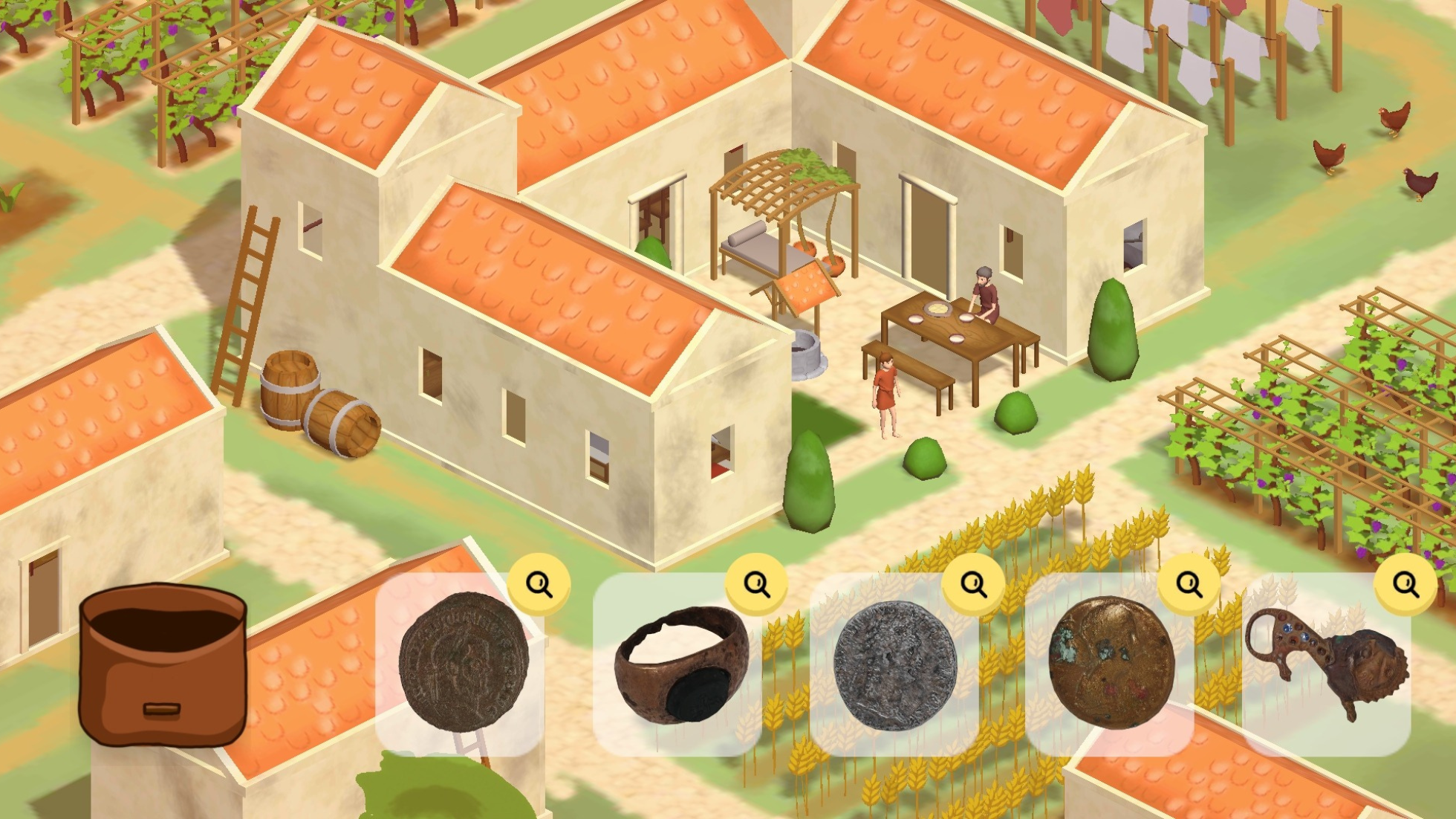This screenshot has height=819, width=1456.
Task: Click the wooden ladder leaning on the house
Action: click(x=245, y=297)
